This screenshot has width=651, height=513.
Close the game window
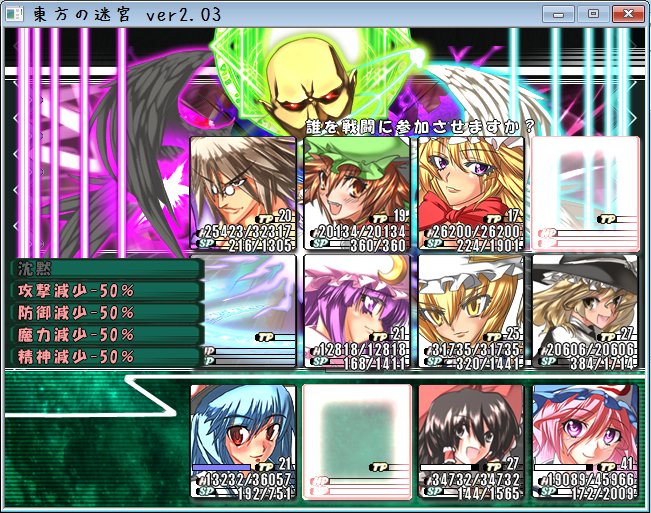click(626, 14)
